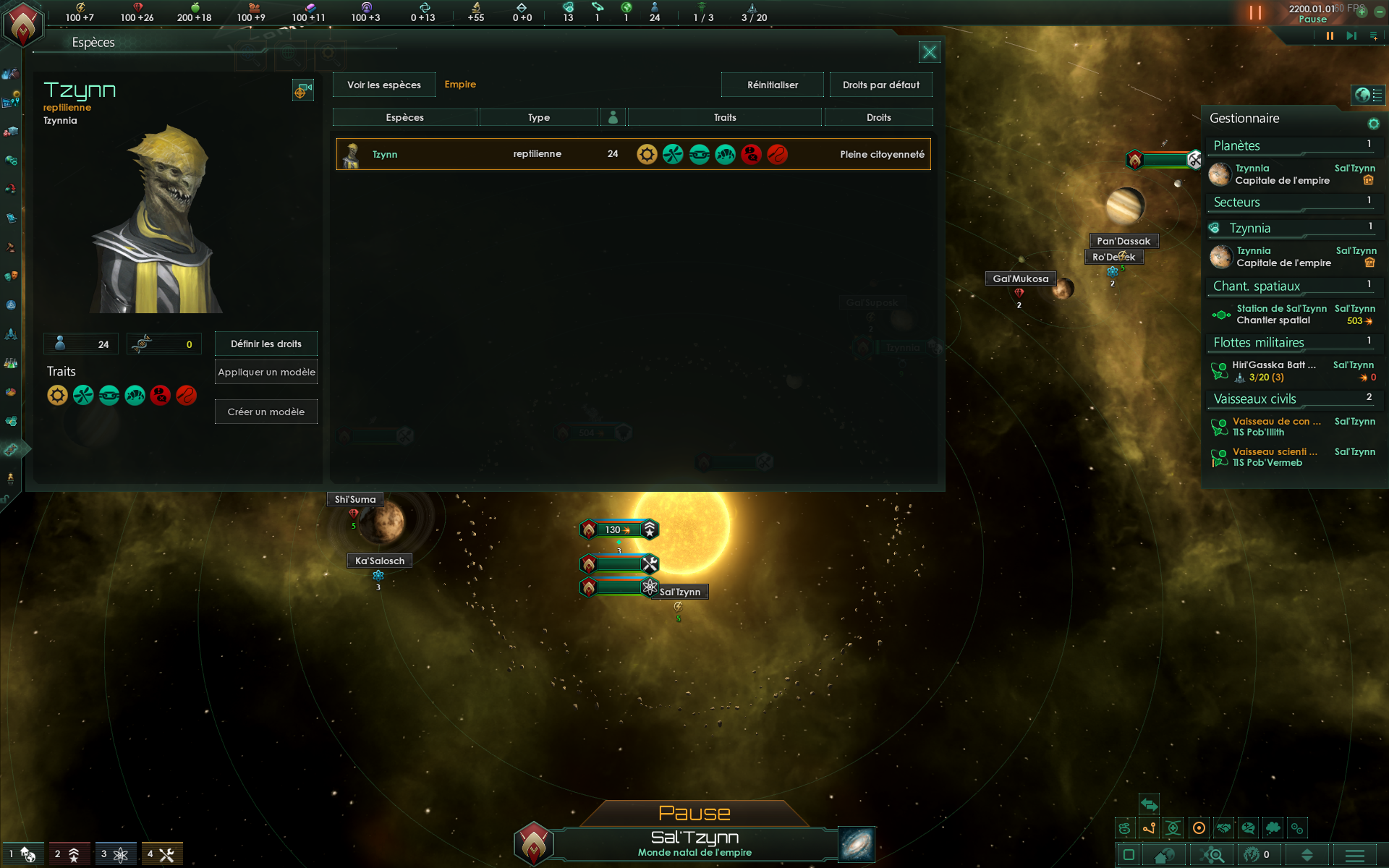1389x868 pixels.
Task: Choose Appliquer un modèle
Action: pyautogui.click(x=266, y=372)
